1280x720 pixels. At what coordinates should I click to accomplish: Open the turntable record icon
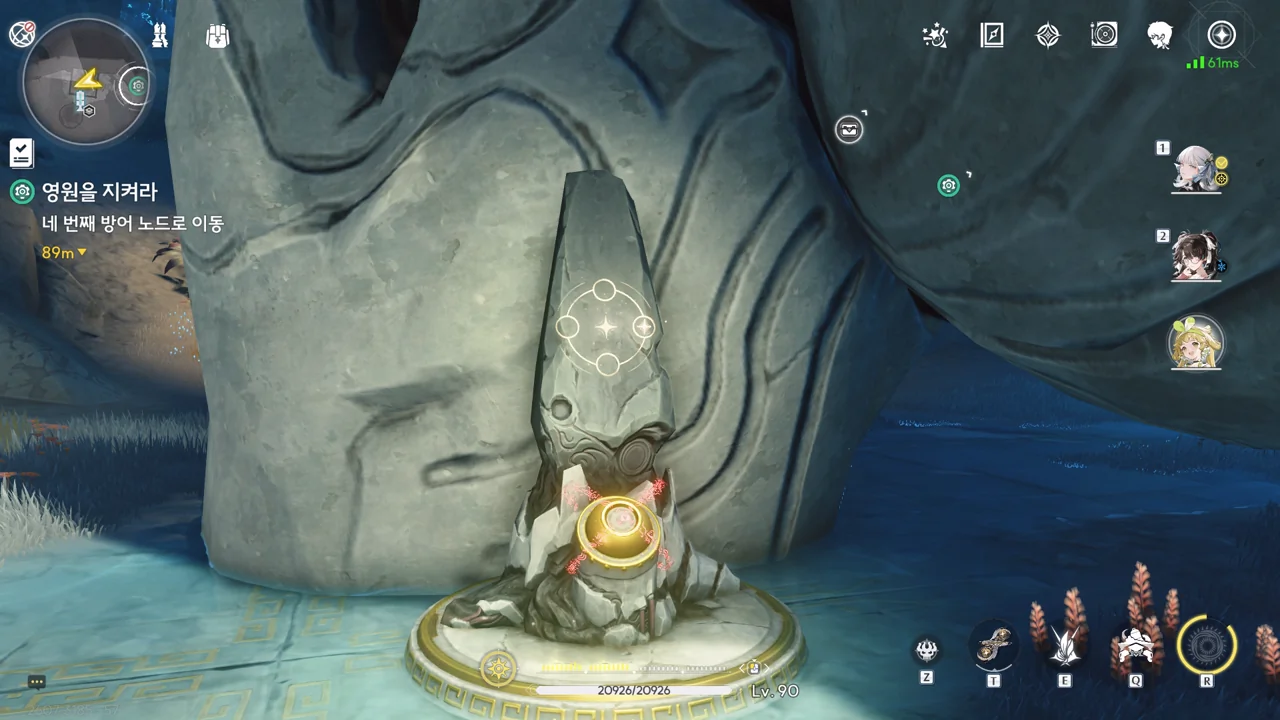coord(1104,36)
